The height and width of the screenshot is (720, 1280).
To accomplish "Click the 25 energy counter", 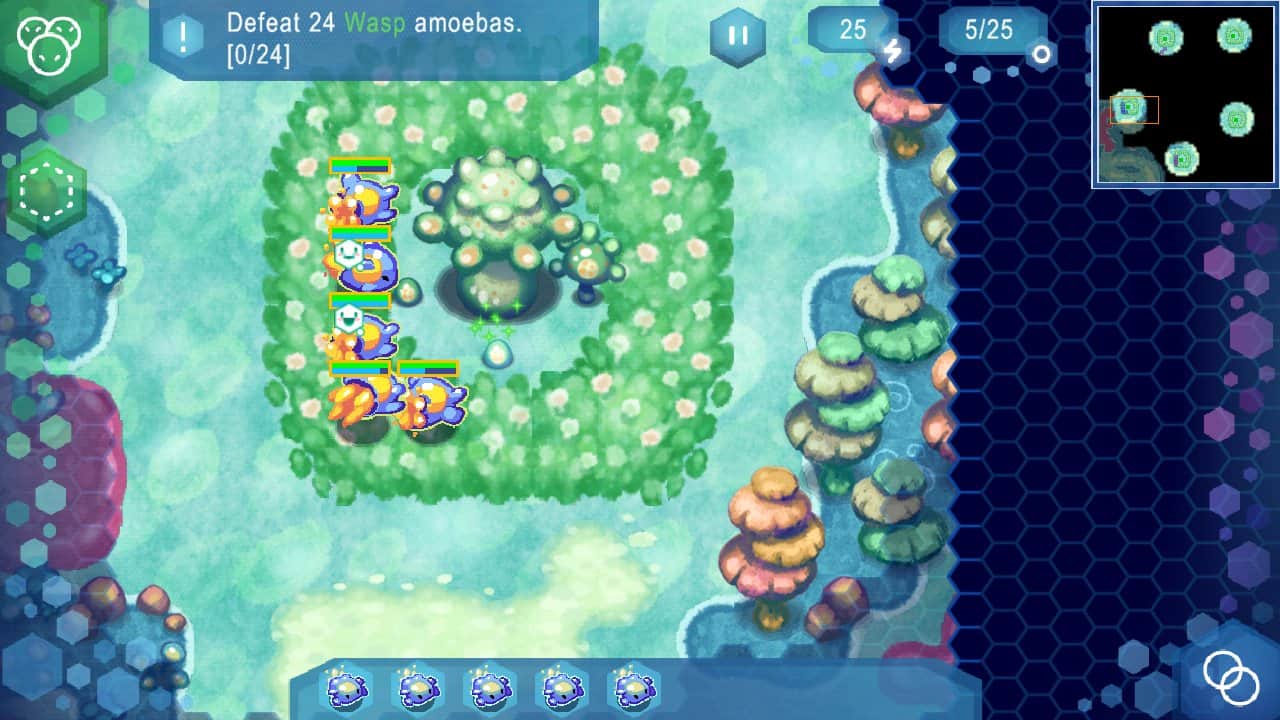I will click(x=851, y=31).
